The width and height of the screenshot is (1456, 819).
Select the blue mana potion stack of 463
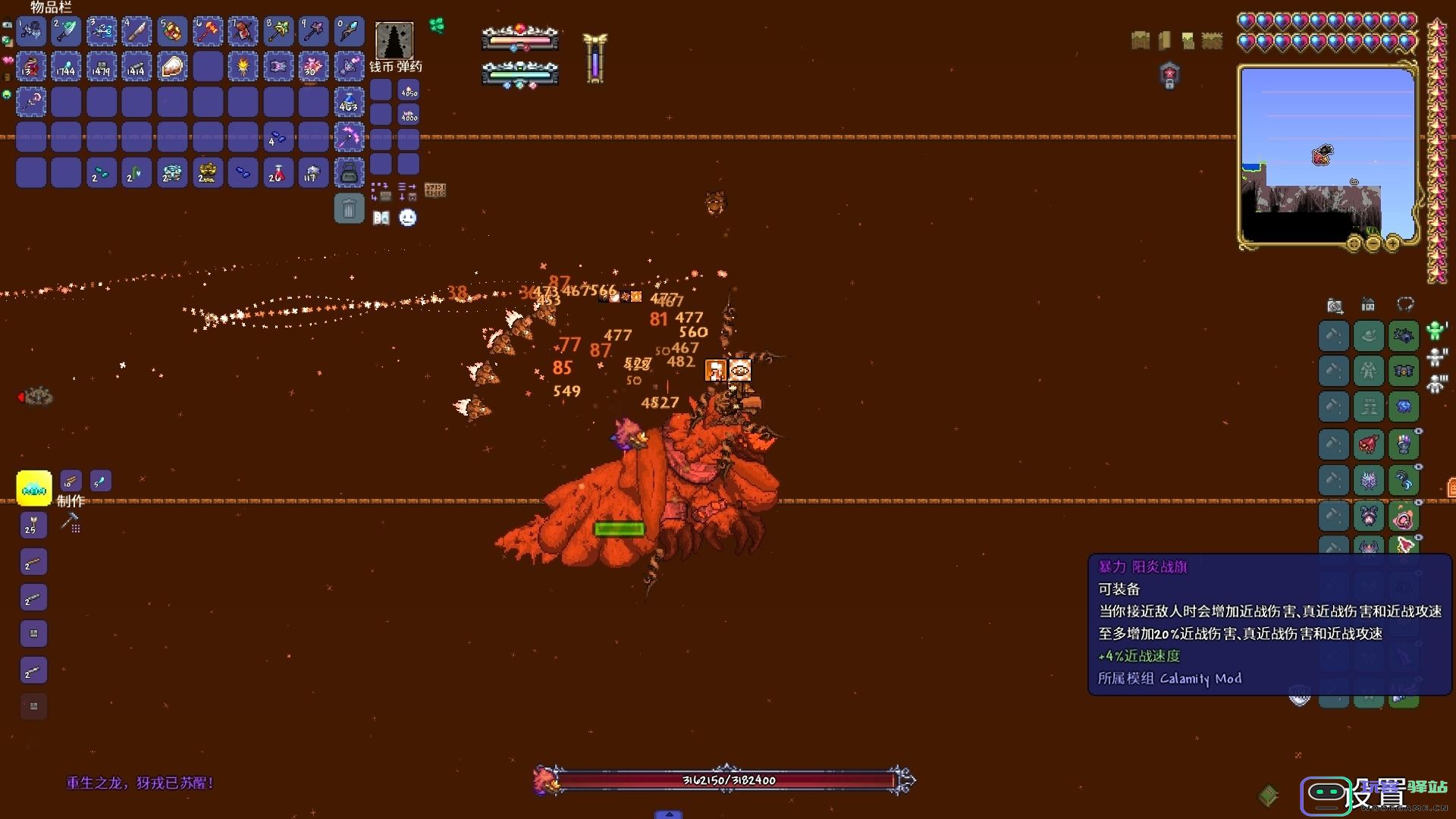click(349, 102)
